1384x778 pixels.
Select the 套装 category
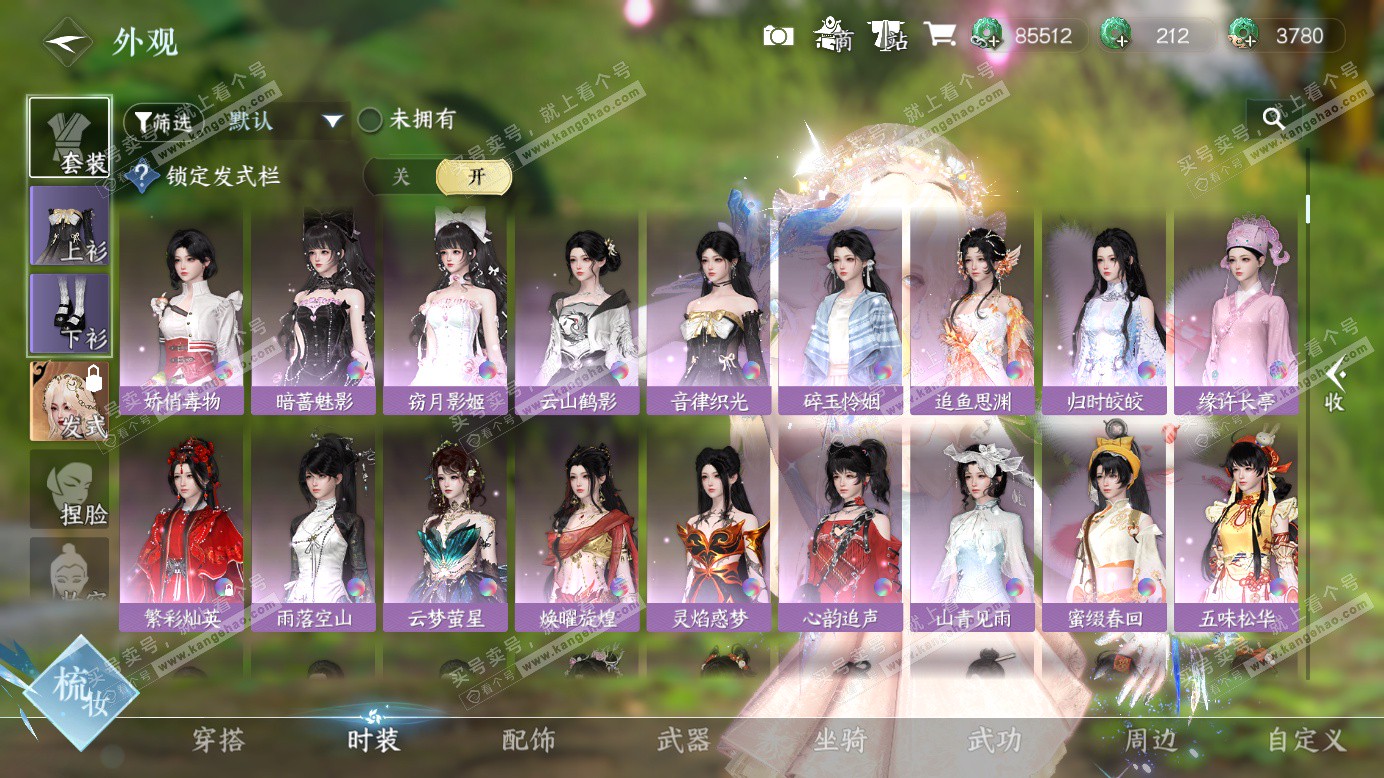pyautogui.click(x=70, y=139)
